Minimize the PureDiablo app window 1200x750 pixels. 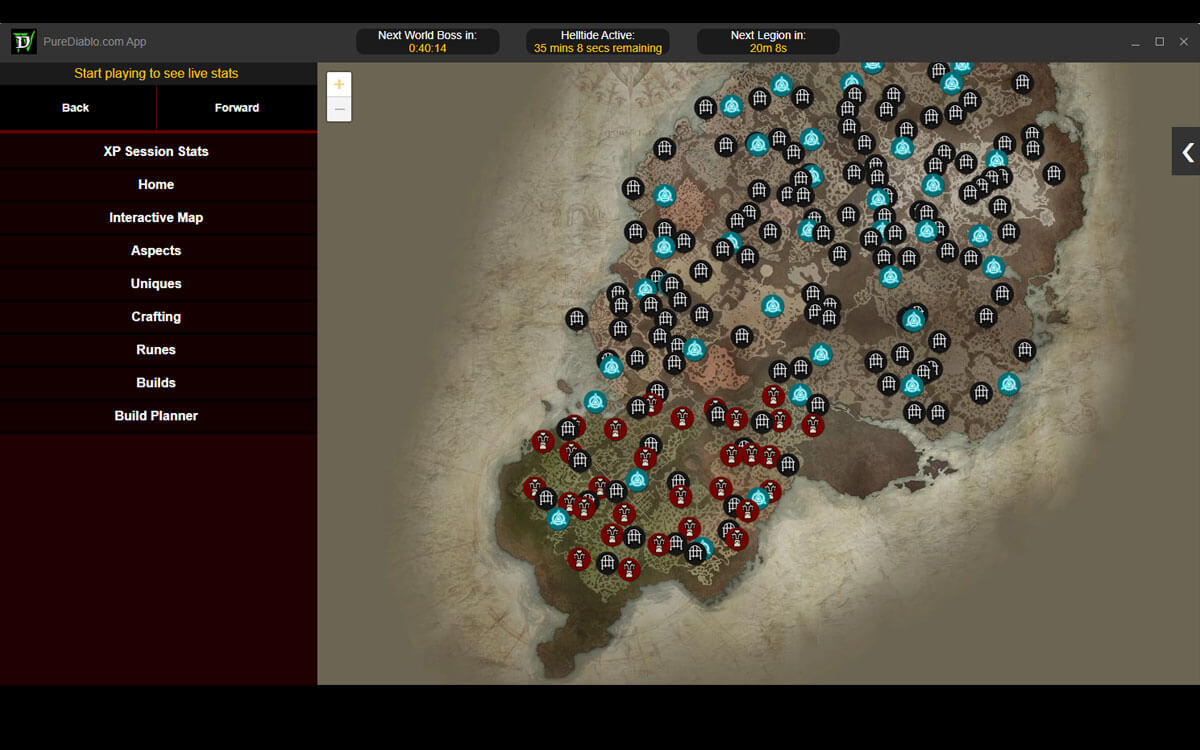click(1135, 42)
